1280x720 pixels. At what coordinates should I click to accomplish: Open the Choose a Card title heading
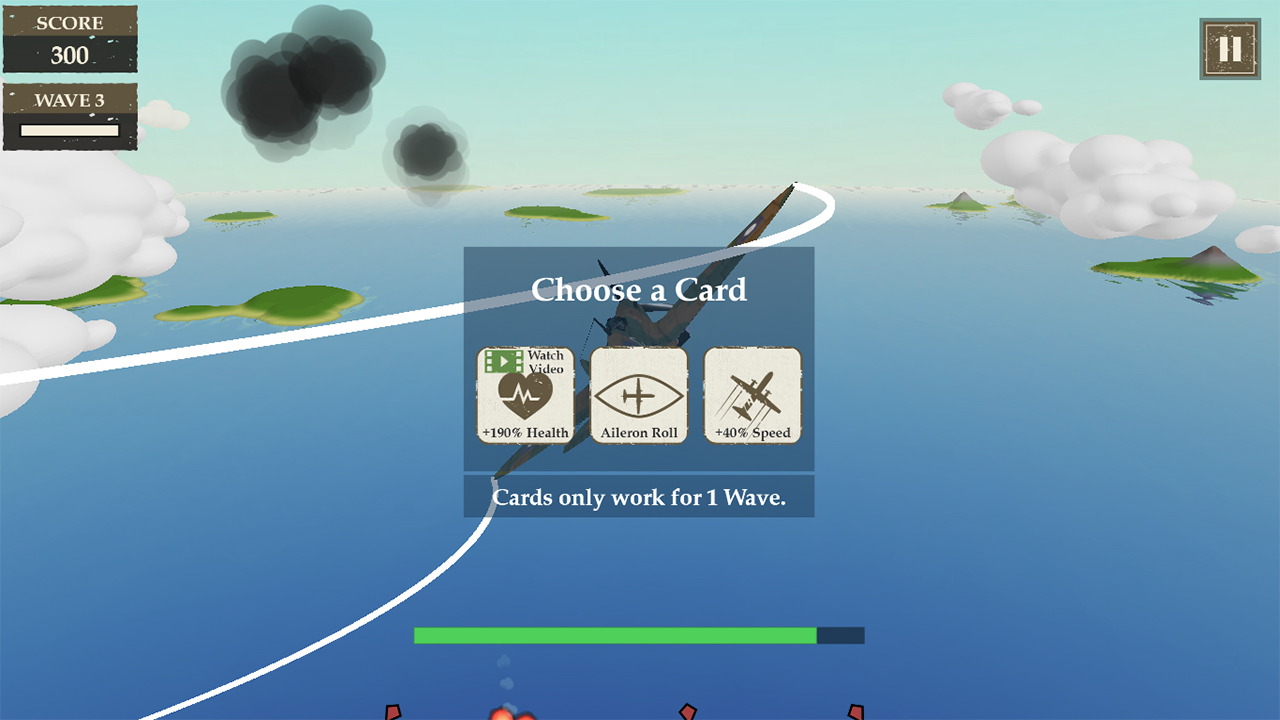(639, 291)
